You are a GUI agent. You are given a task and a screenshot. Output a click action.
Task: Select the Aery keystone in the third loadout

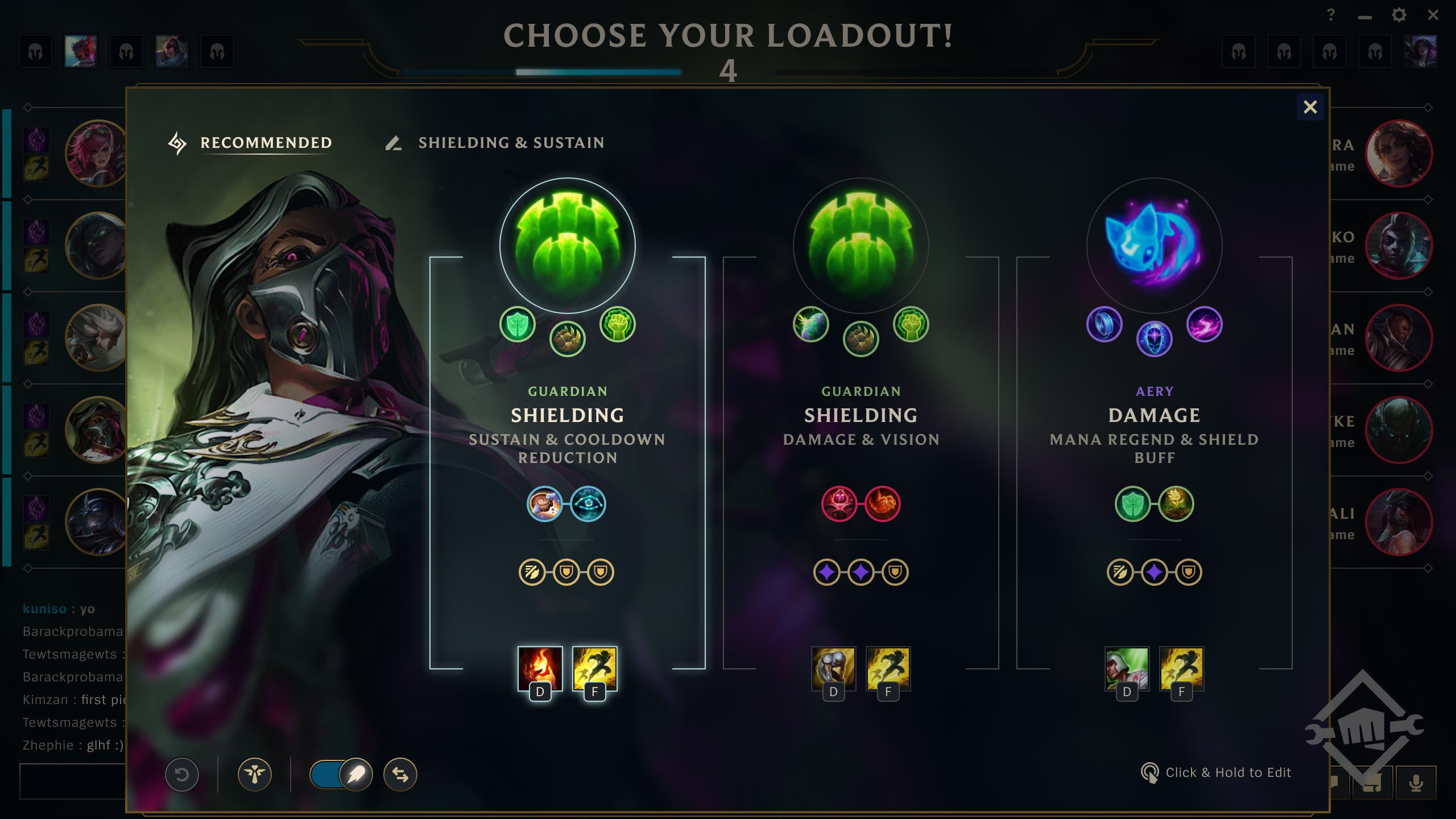(x=1156, y=246)
